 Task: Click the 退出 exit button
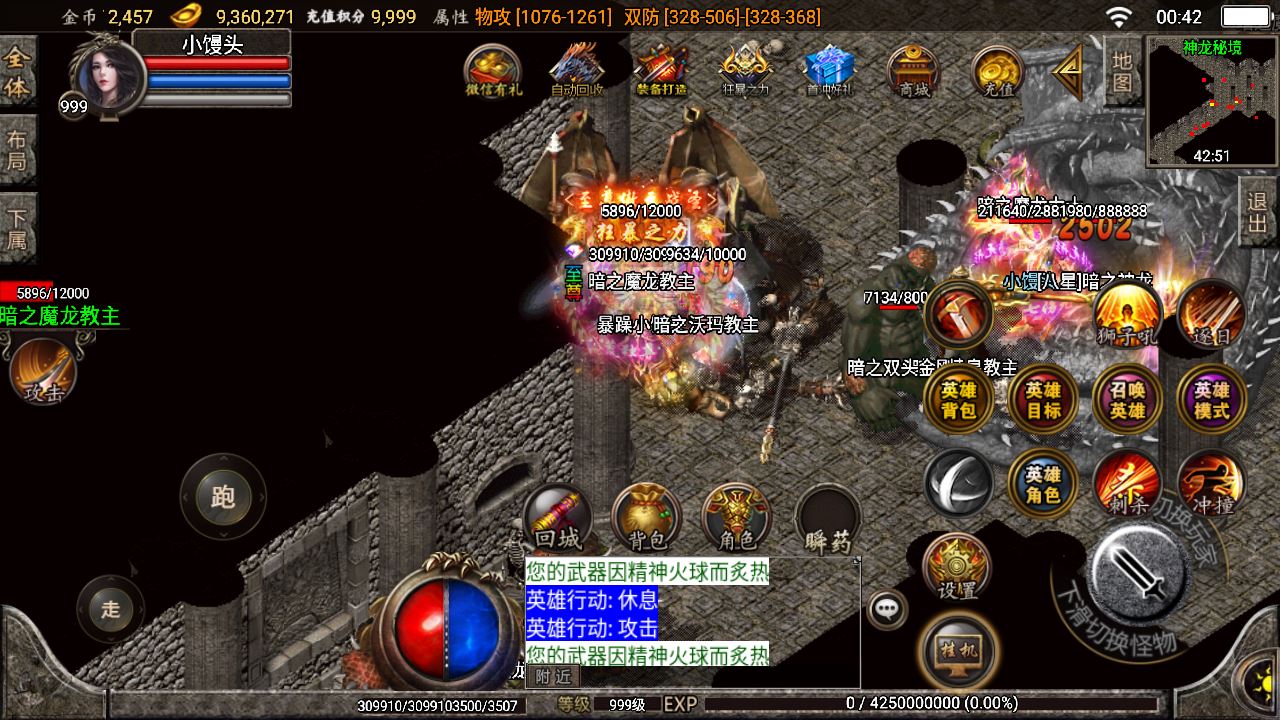(x=1258, y=212)
